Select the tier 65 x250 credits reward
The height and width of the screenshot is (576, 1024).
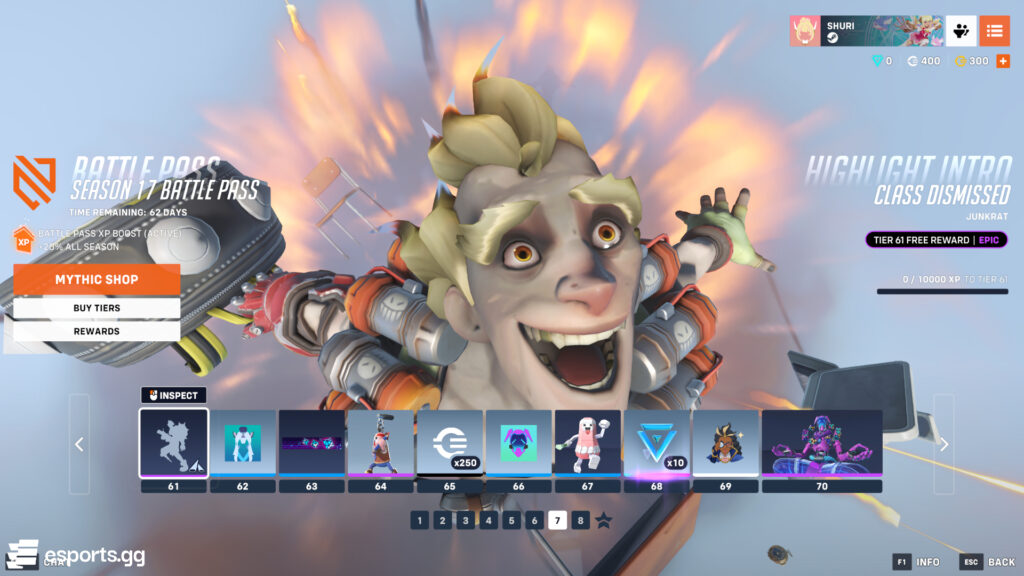[450, 443]
